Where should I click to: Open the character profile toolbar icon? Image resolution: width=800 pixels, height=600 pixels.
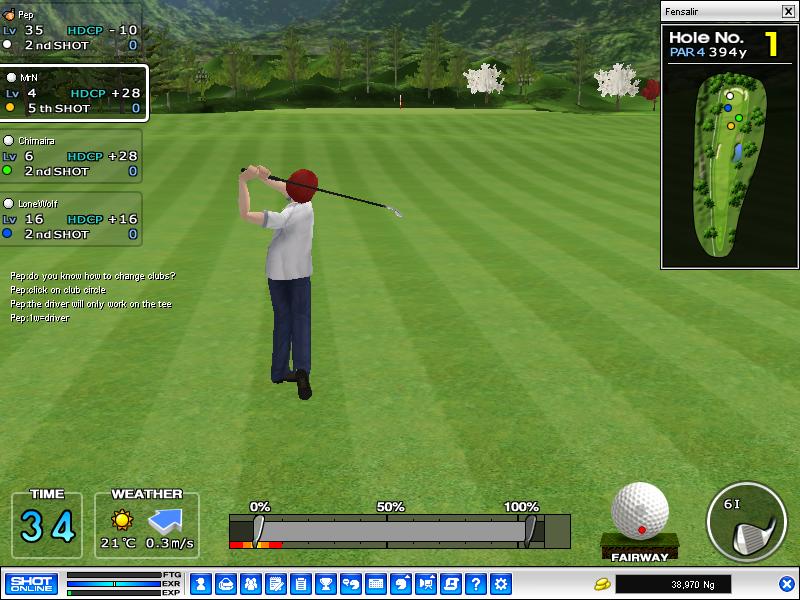pos(201,583)
